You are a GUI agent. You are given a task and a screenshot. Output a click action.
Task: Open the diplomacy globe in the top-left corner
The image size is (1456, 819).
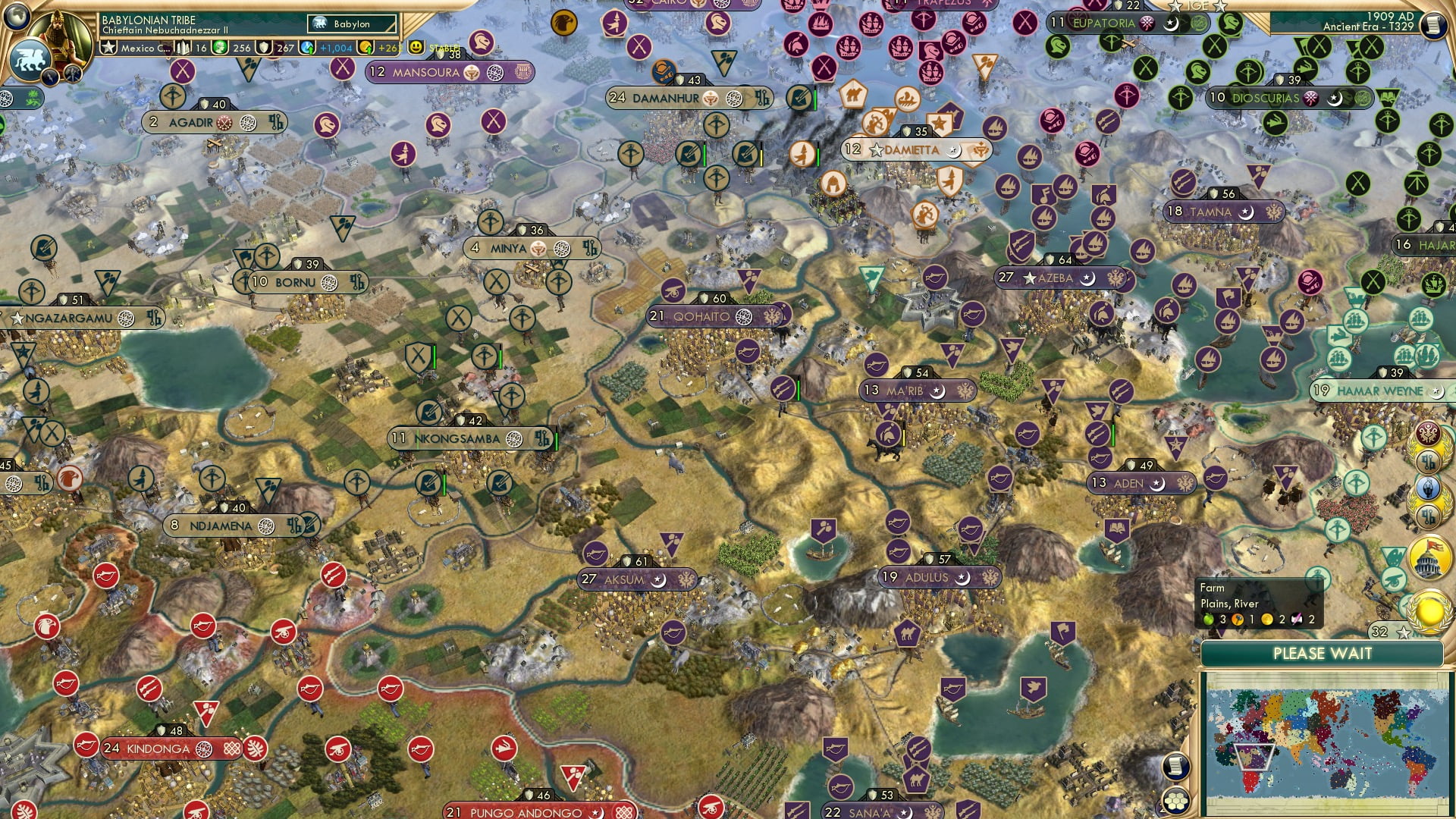[15, 17]
